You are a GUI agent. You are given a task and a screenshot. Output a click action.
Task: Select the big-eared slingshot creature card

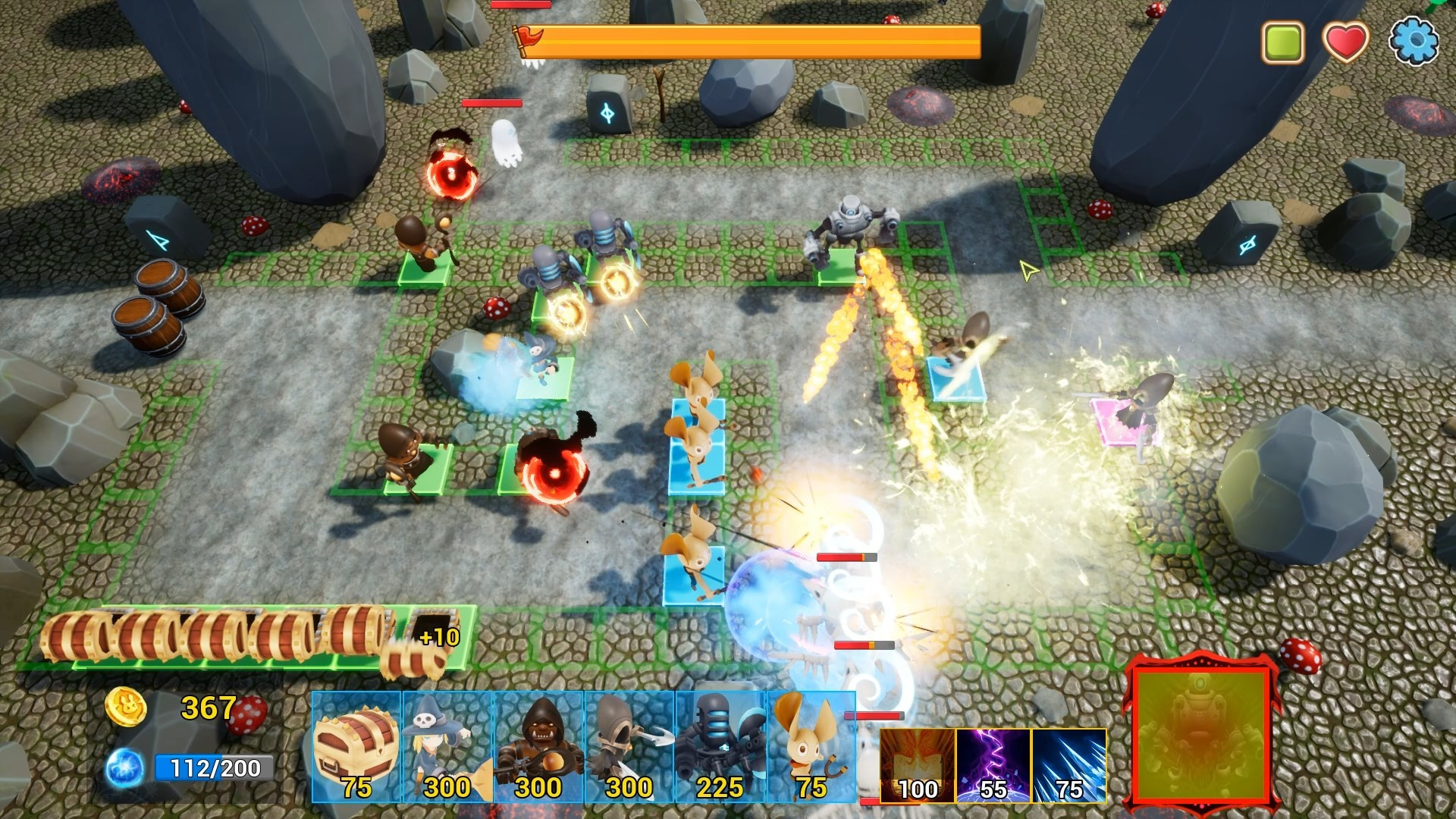tap(810, 746)
